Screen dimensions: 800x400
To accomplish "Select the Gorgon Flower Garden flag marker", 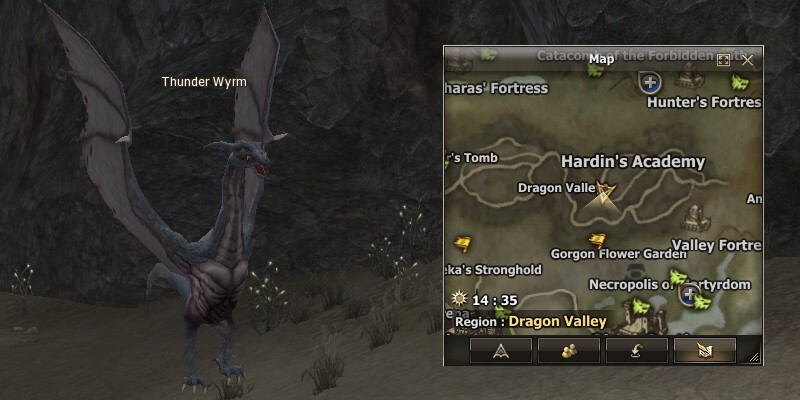I will (x=597, y=240).
